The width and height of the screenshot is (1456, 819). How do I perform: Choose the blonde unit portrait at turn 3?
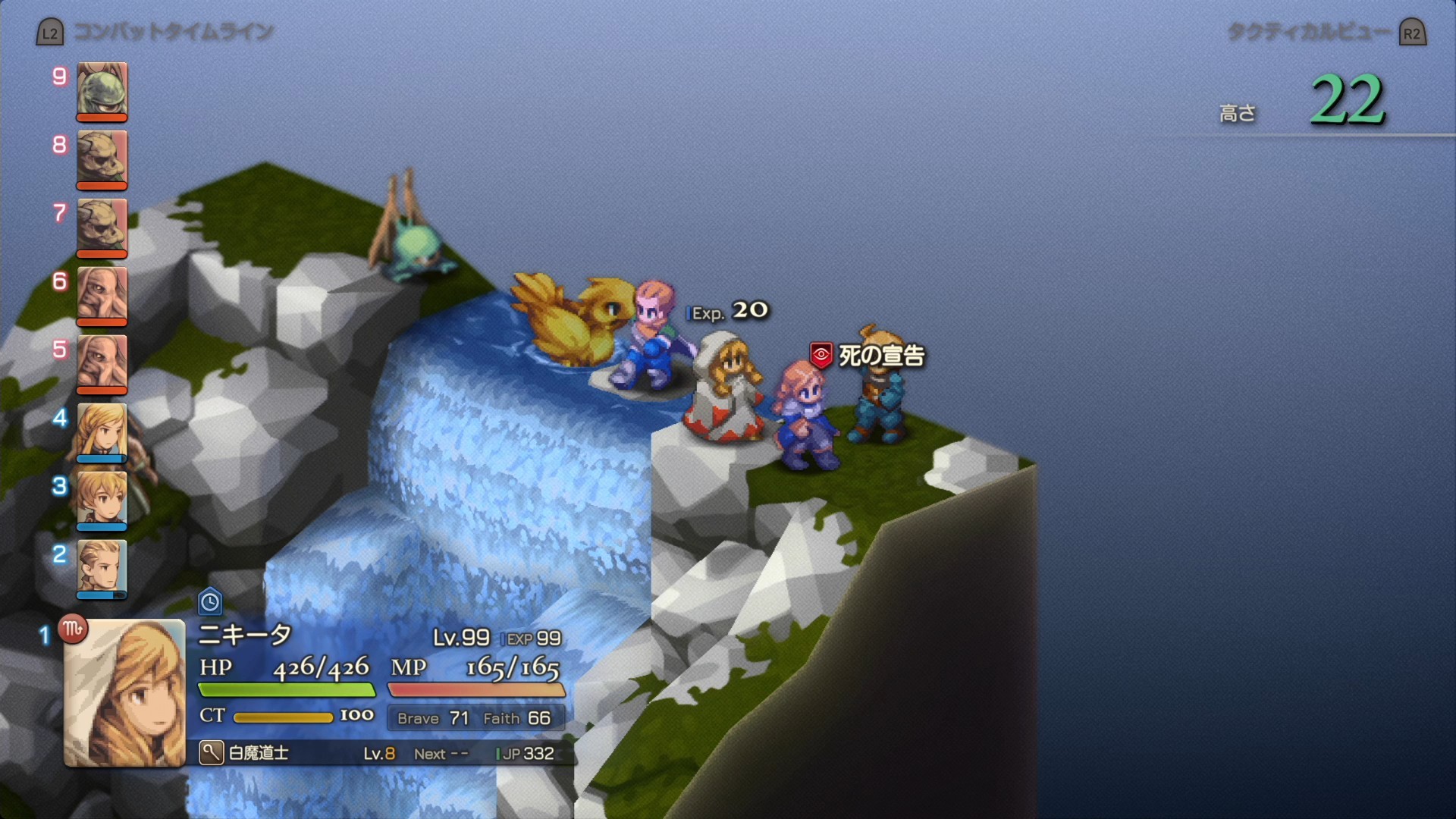tap(102, 499)
